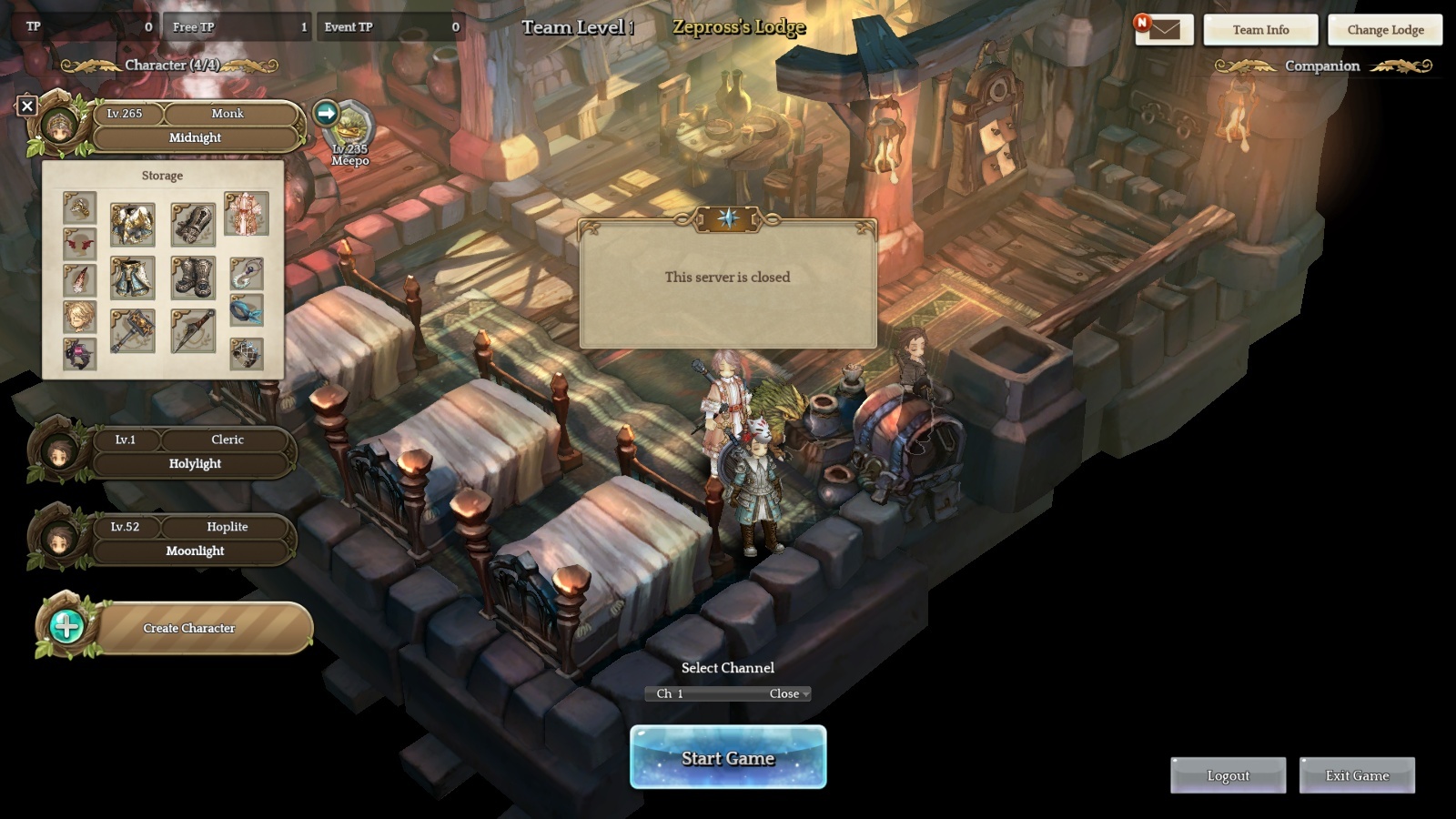Image resolution: width=1456 pixels, height=819 pixels.
Task: Exit the game
Action: (x=1357, y=775)
